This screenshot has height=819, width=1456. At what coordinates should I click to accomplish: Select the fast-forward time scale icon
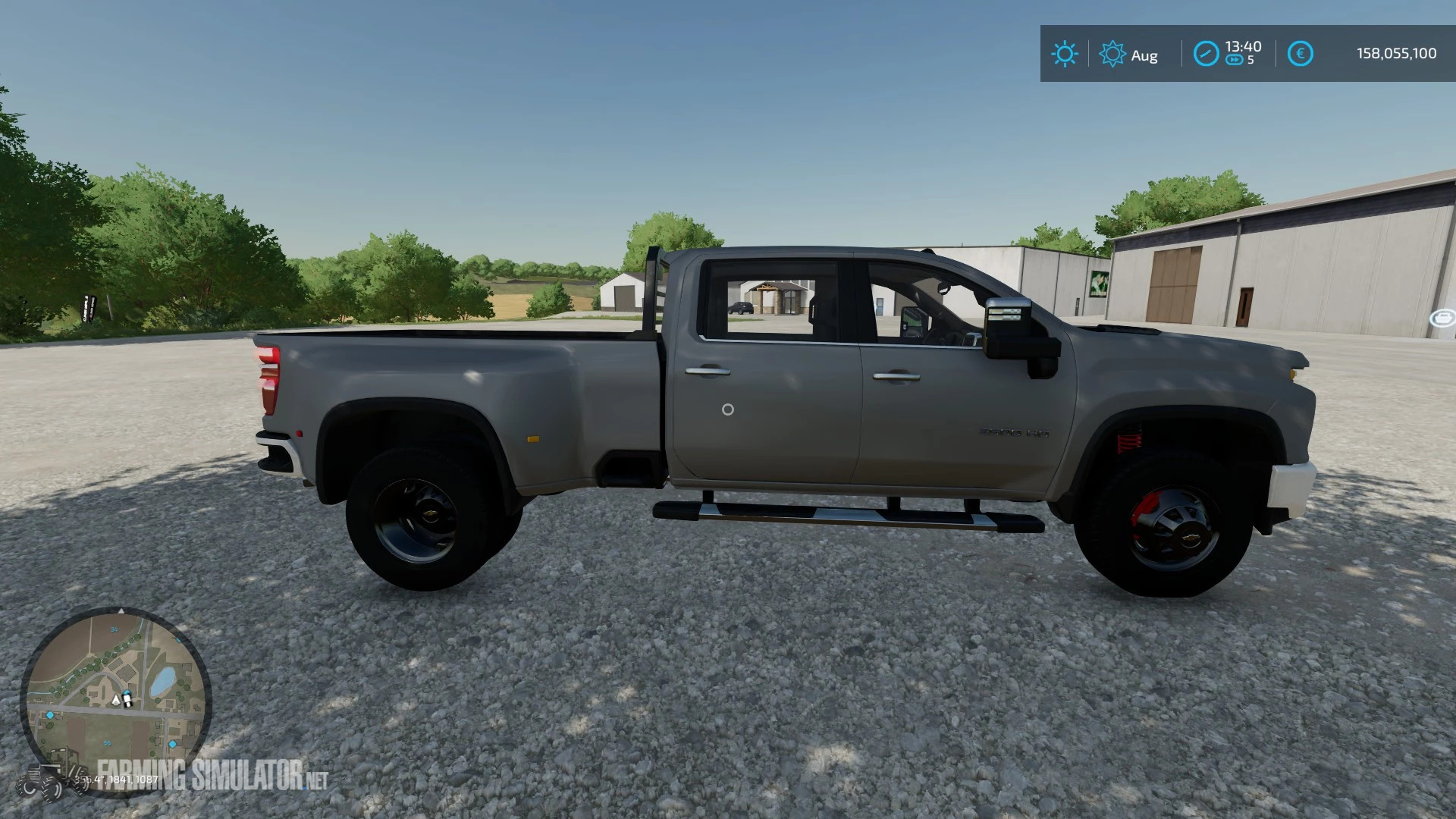point(1235,58)
